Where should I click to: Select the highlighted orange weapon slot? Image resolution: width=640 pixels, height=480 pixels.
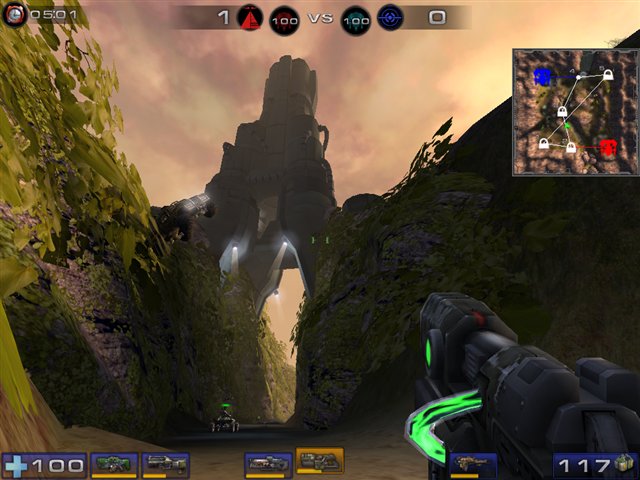(x=320, y=461)
